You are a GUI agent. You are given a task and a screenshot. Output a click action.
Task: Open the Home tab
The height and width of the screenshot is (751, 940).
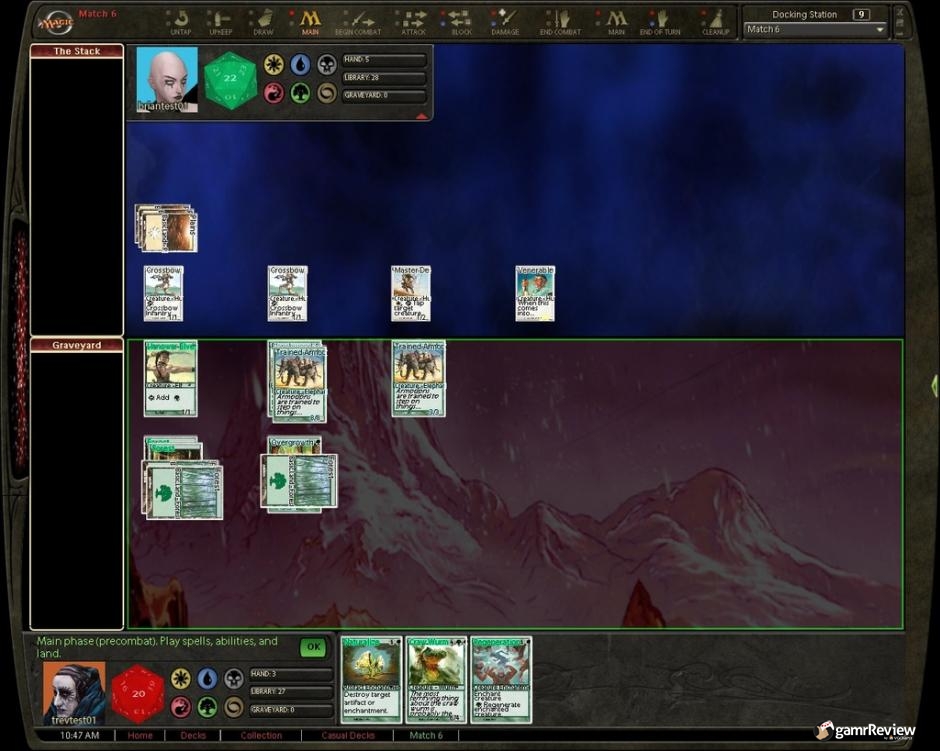click(139, 735)
